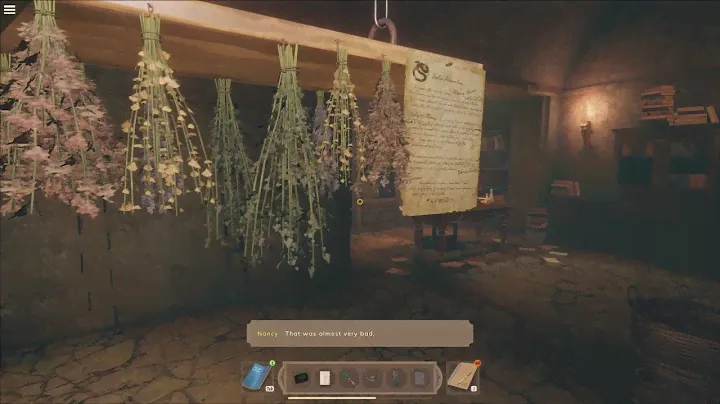Select the green-handled screwdriver slot
720x404 pixels.
tap(348, 378)
